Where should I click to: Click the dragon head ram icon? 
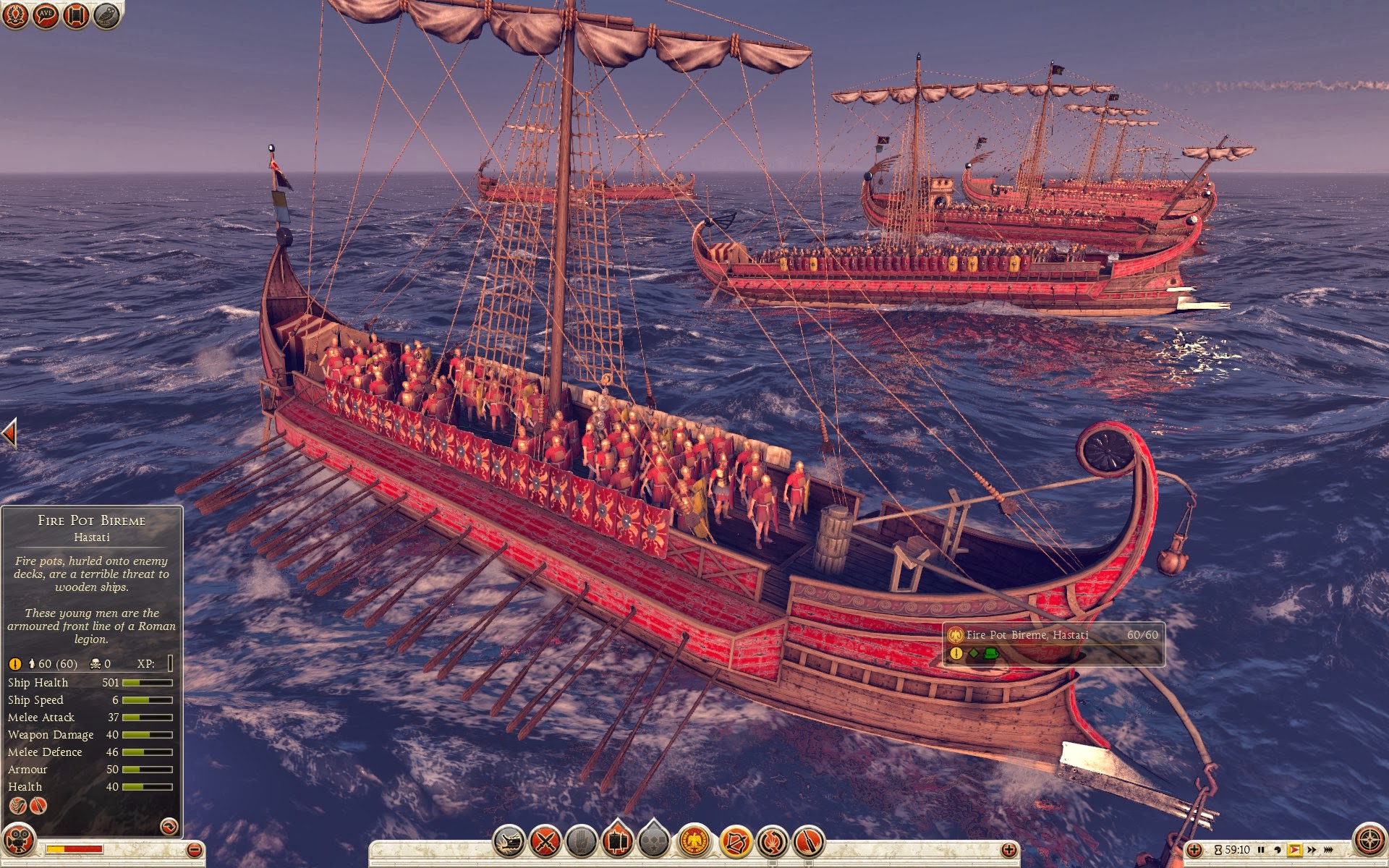coord(509,842)
